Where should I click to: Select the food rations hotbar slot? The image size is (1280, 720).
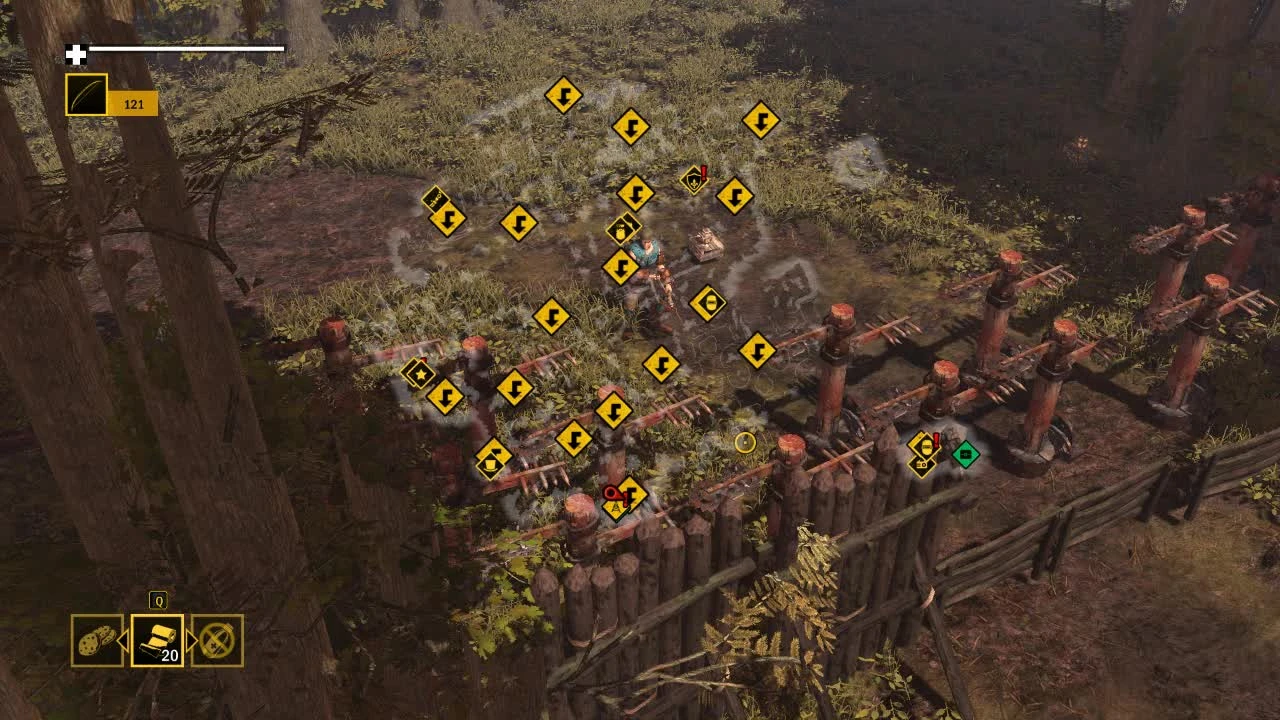coord(95,640)
